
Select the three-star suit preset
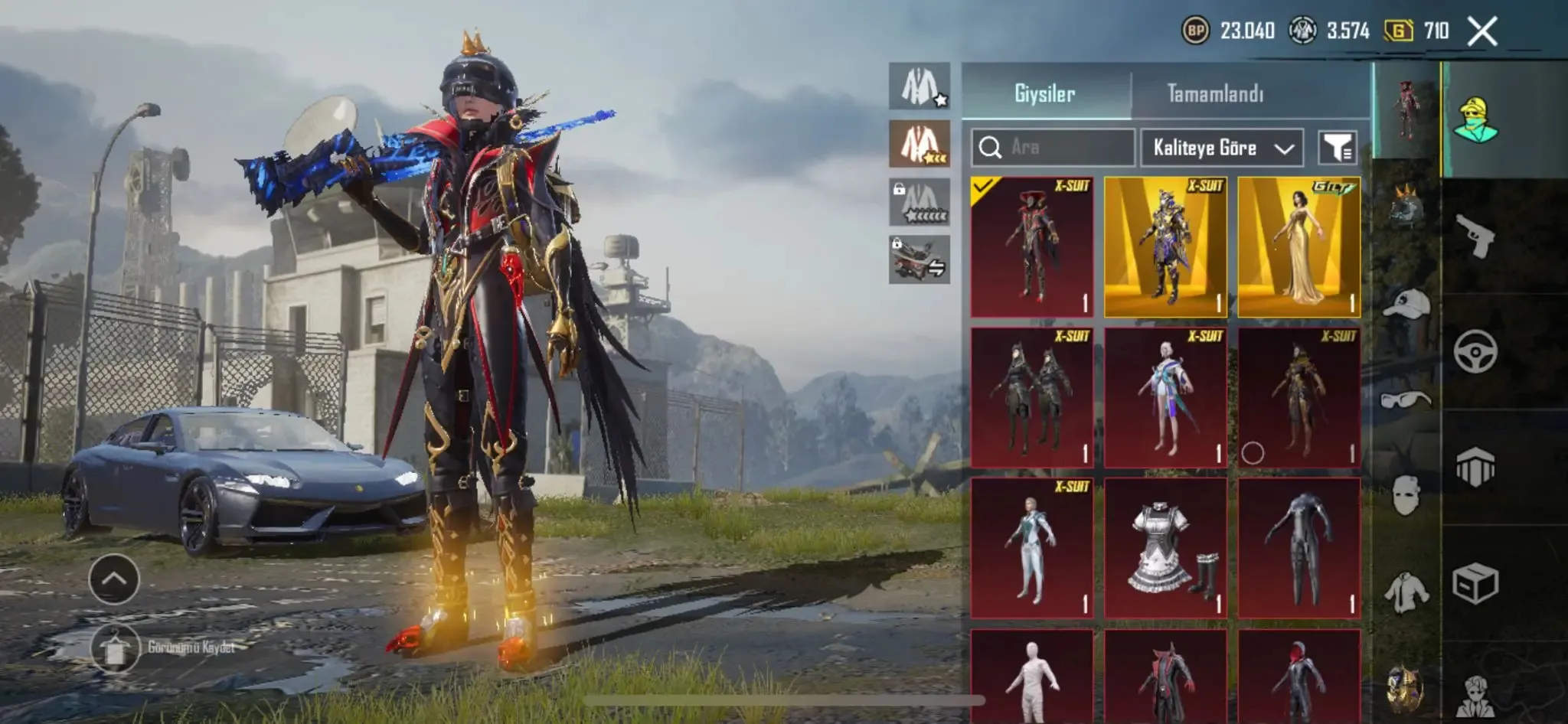(x=920, y=144)
